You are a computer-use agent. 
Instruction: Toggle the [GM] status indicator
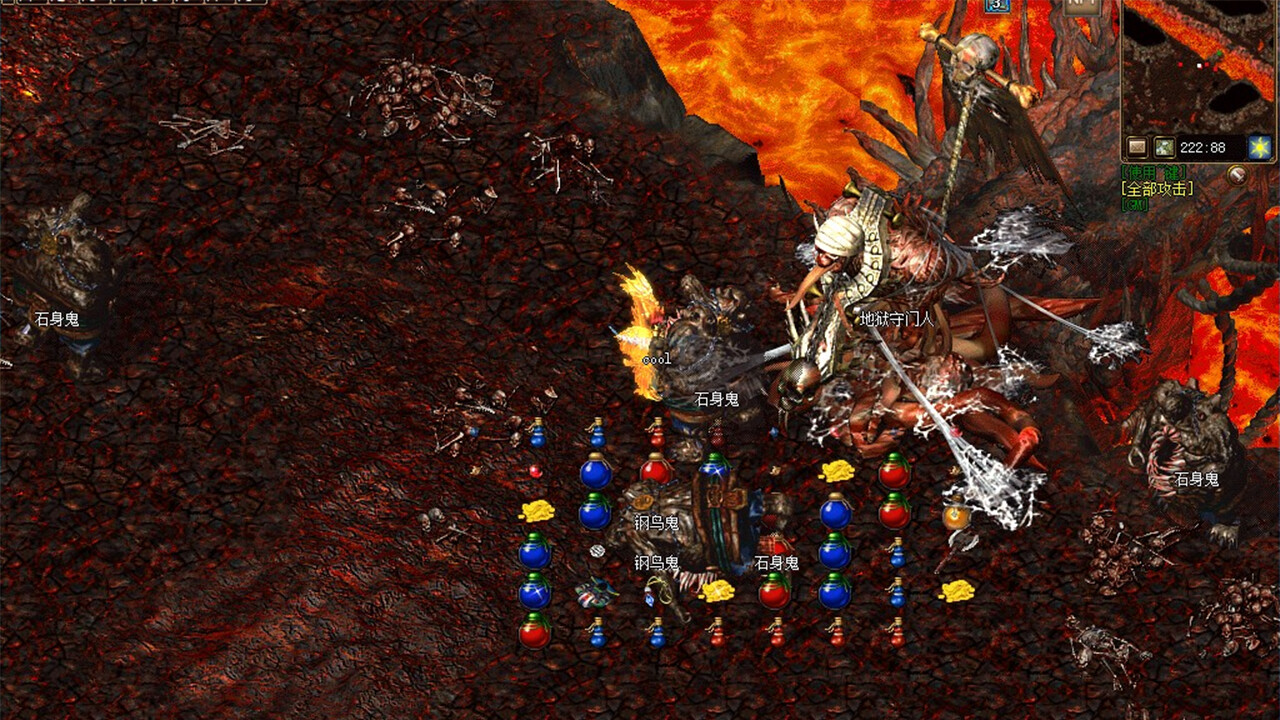(1134, 205)
